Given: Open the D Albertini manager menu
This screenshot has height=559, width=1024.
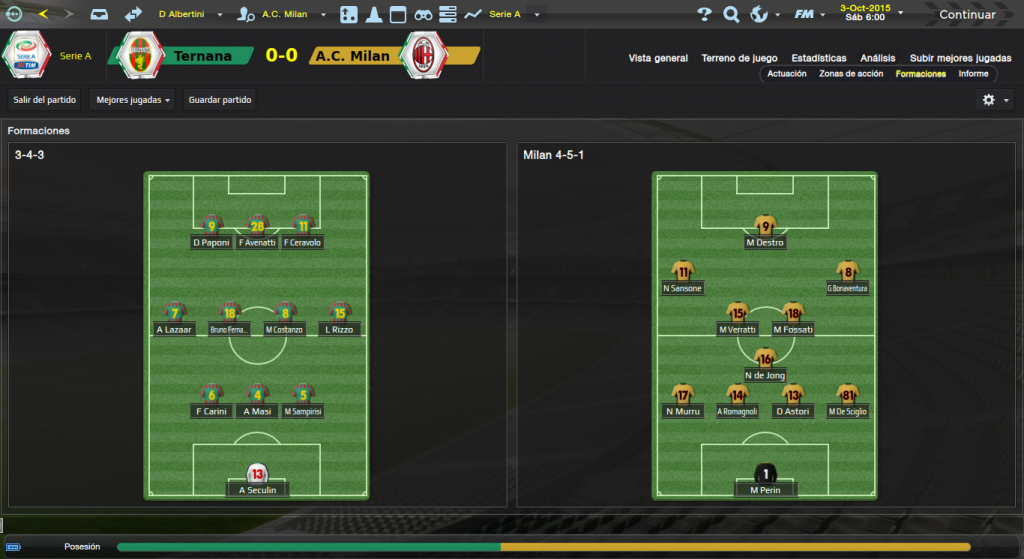Looking at the screenshot, I should [192, 15].
